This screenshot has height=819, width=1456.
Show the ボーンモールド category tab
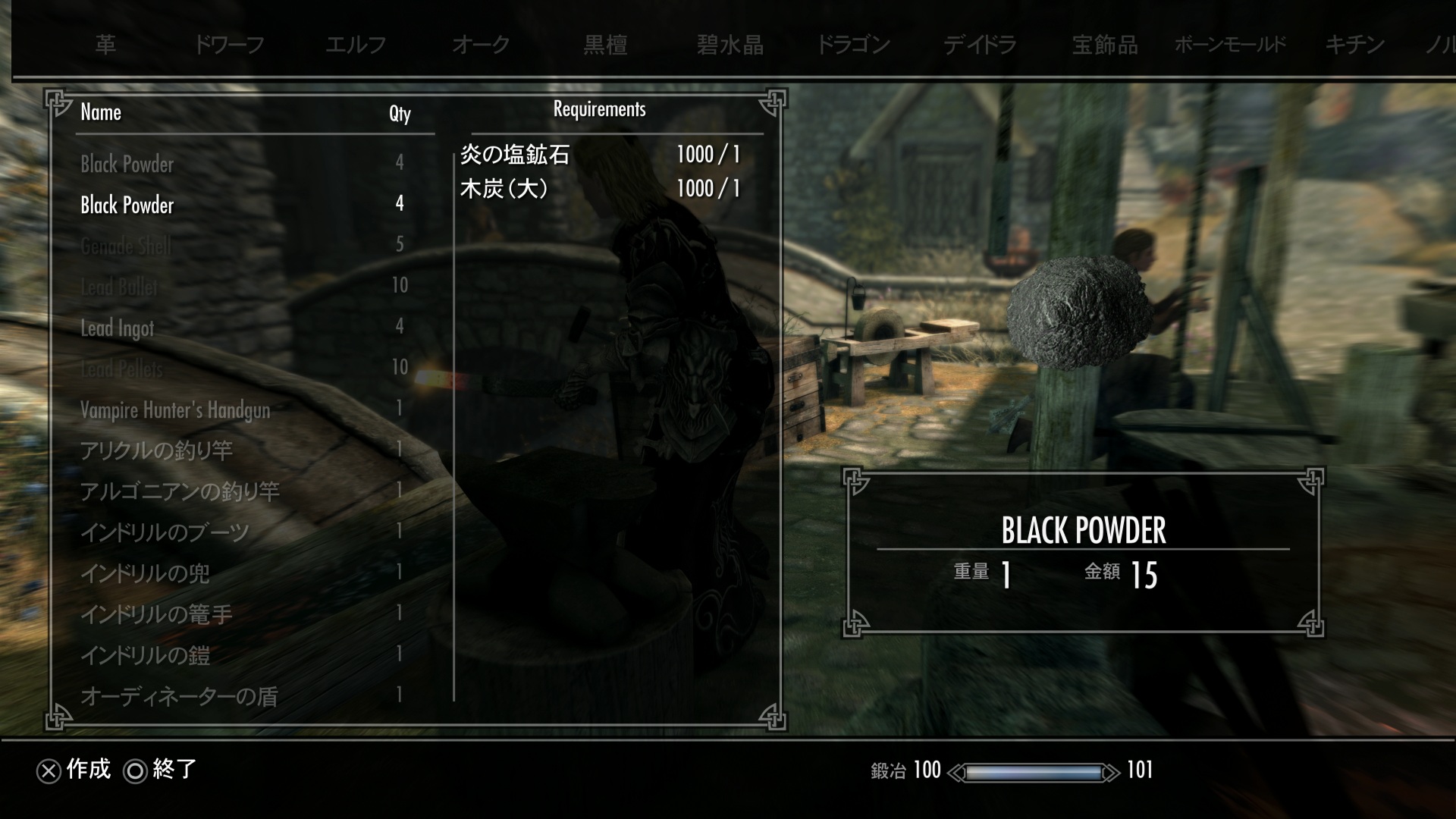coord(1230,45)
